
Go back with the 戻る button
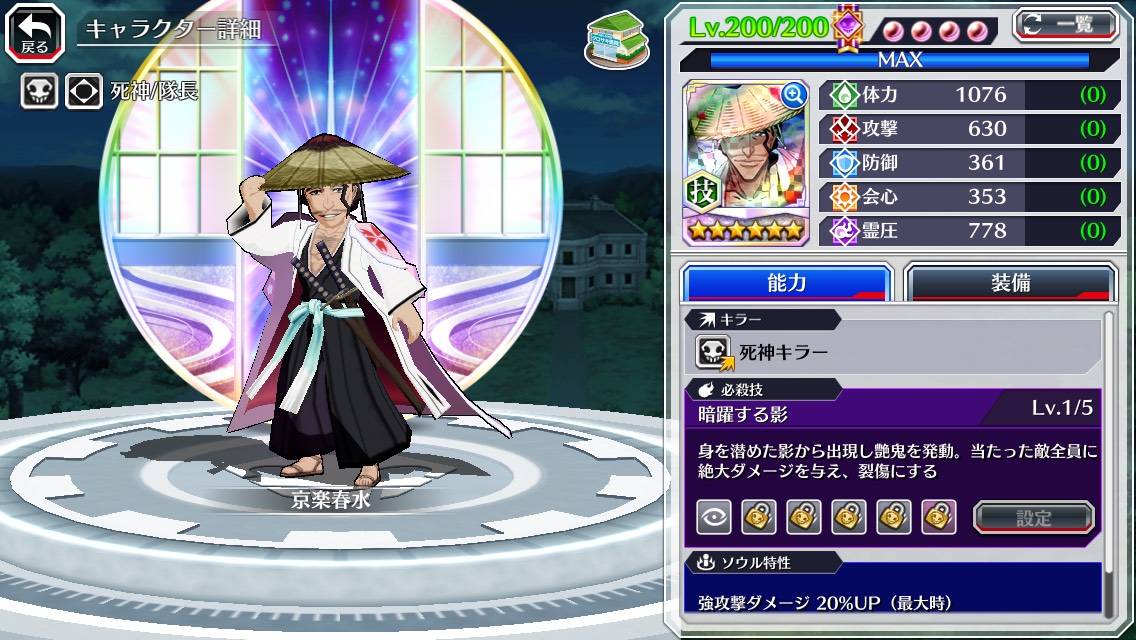(35, 31)
